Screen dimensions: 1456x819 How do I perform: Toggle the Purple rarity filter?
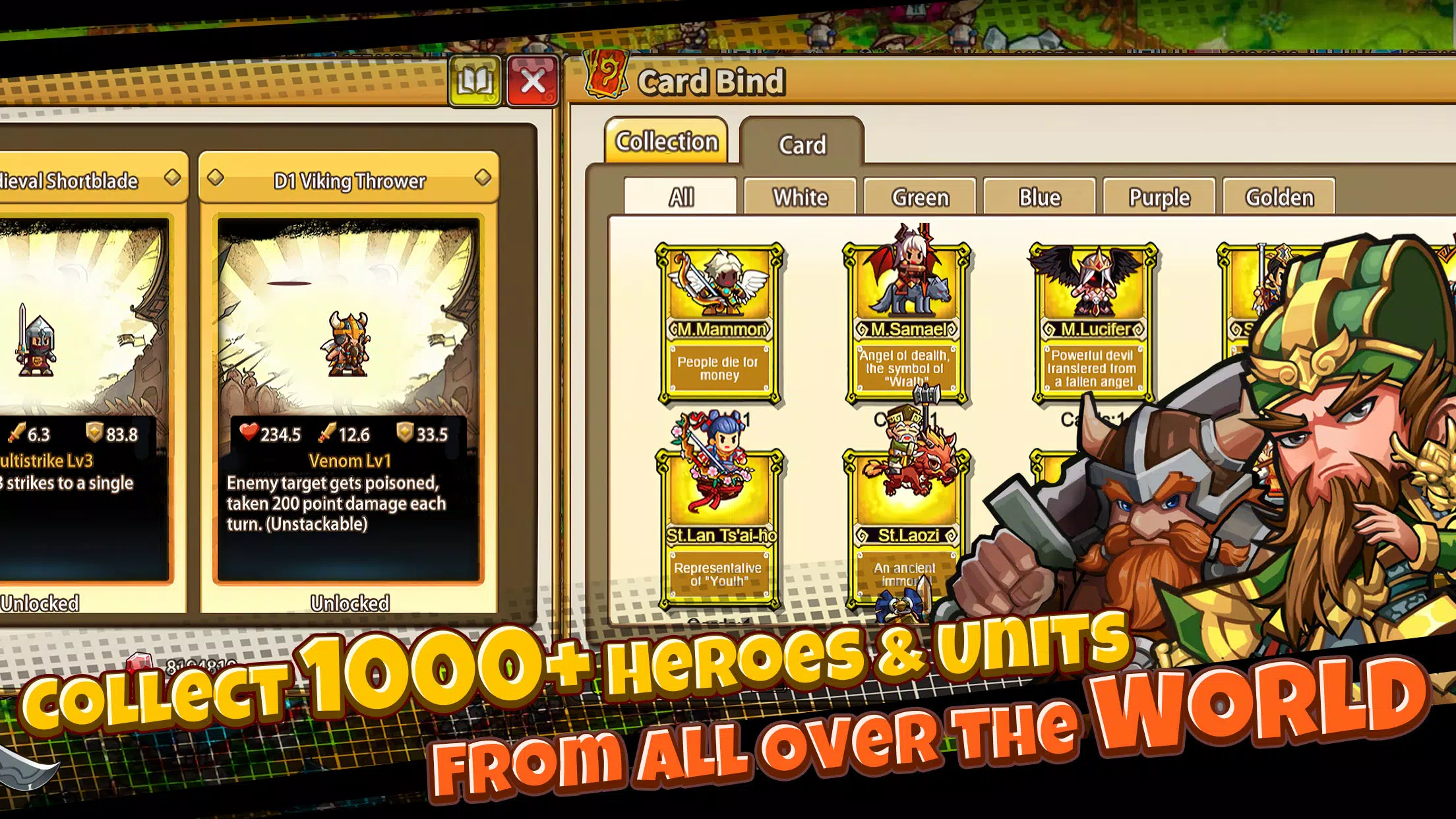pyautogui.click(x=1159, y=197)
